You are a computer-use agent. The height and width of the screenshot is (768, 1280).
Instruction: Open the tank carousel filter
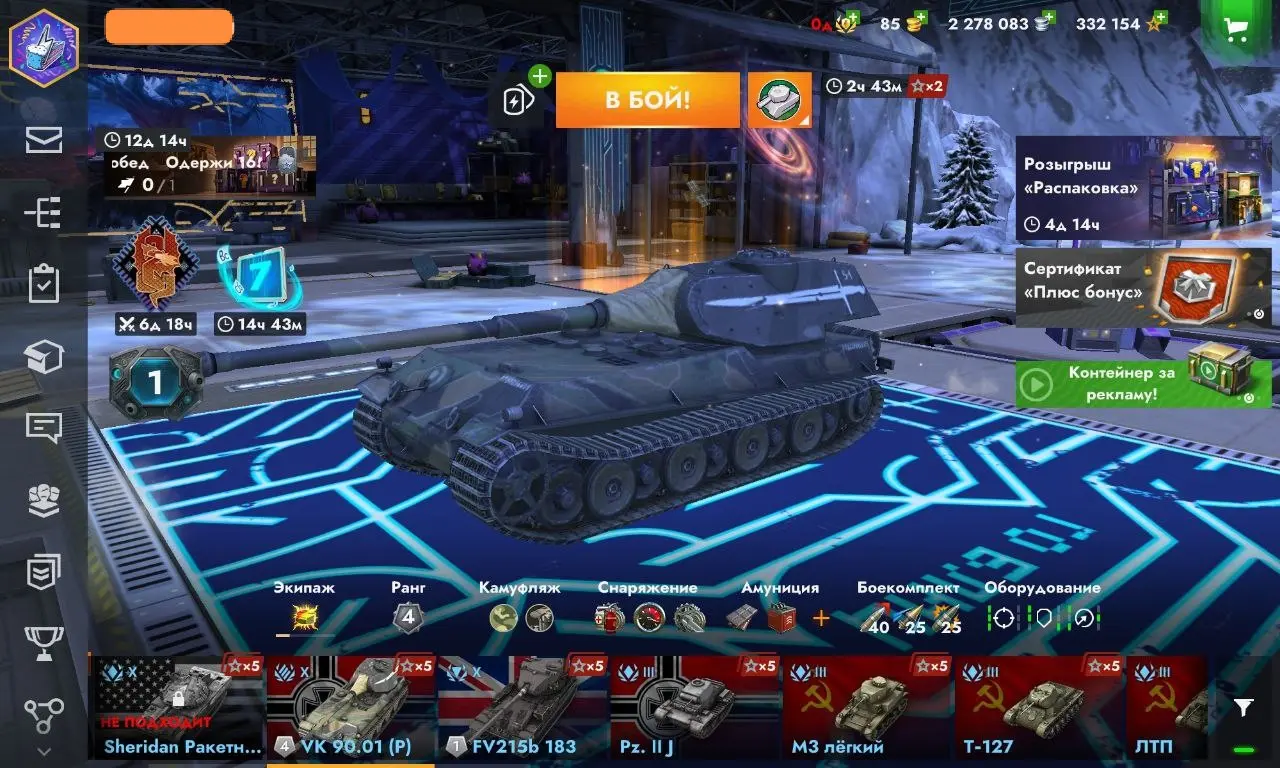[1243, 708]
